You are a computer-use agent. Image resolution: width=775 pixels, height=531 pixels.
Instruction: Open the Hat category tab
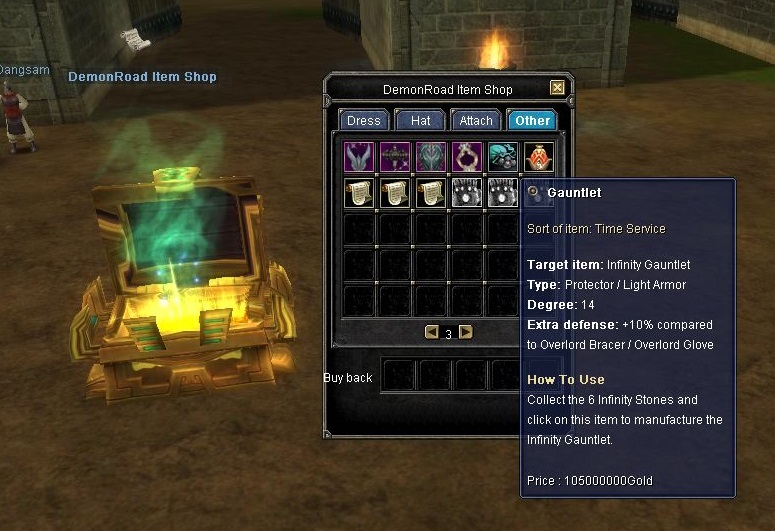420,120
